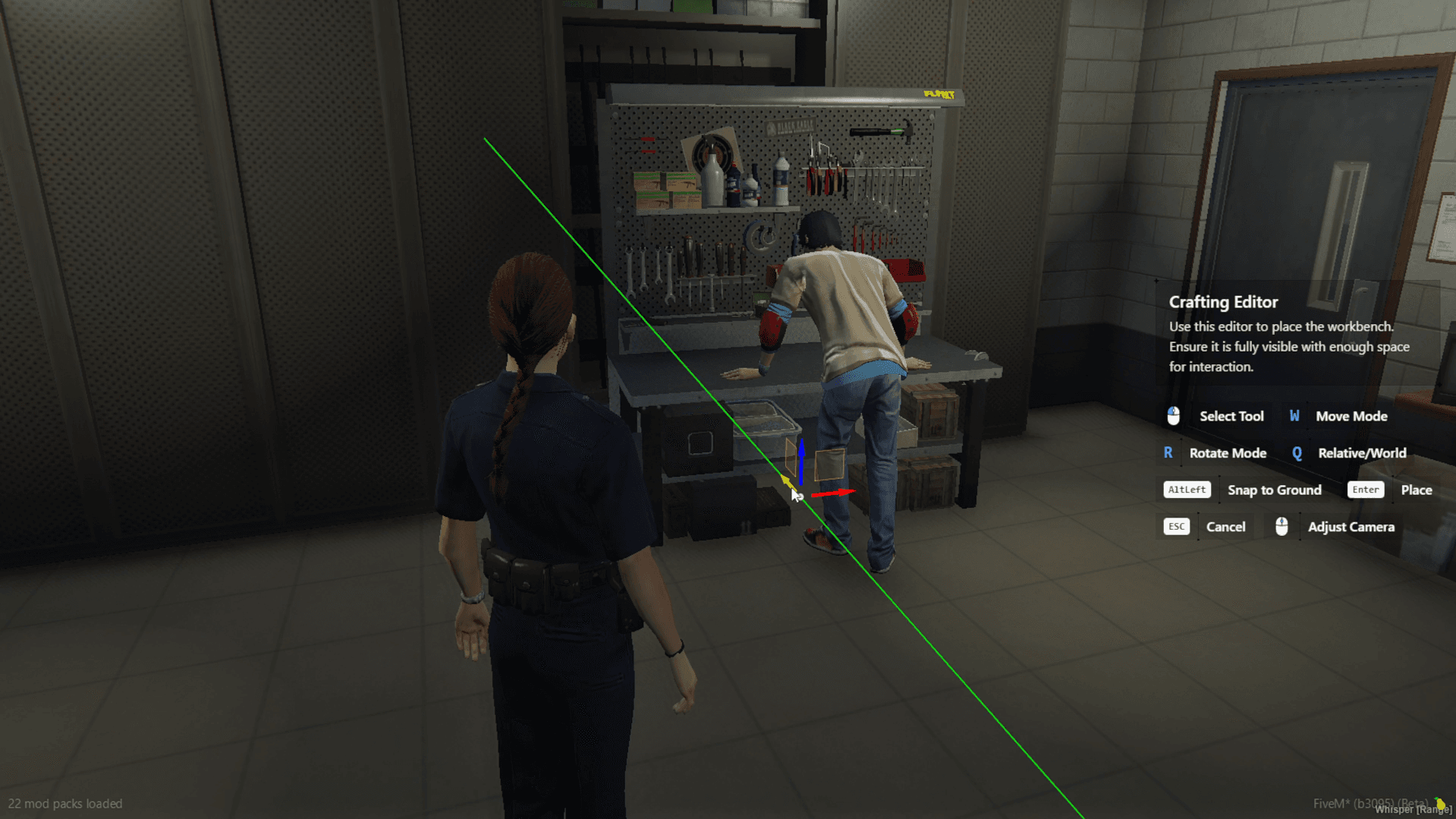Select the larger square plane handle
This screenshot has height=819, width=1456.
(829, 465)
